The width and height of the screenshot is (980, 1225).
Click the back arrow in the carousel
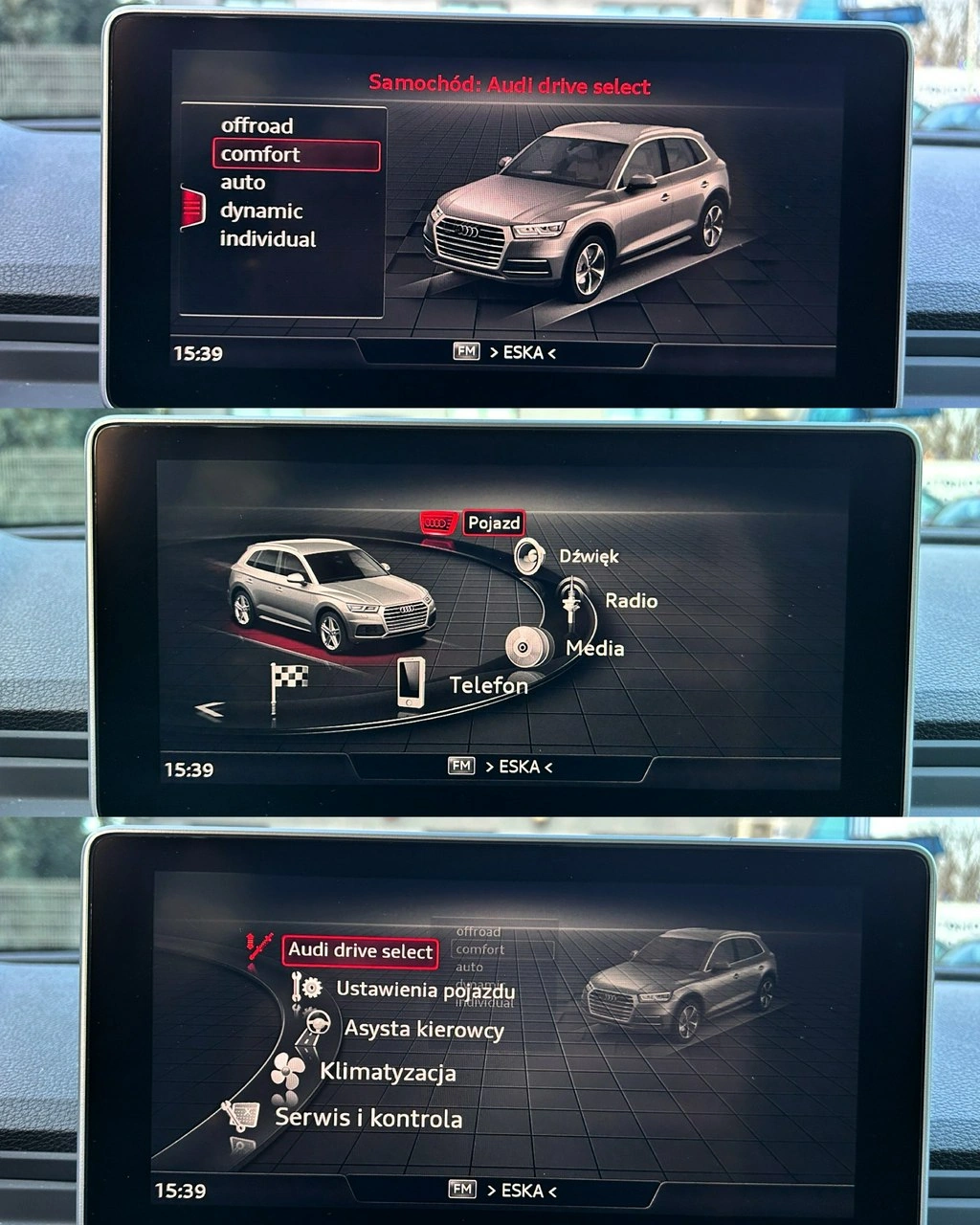(x=210, y=709)
